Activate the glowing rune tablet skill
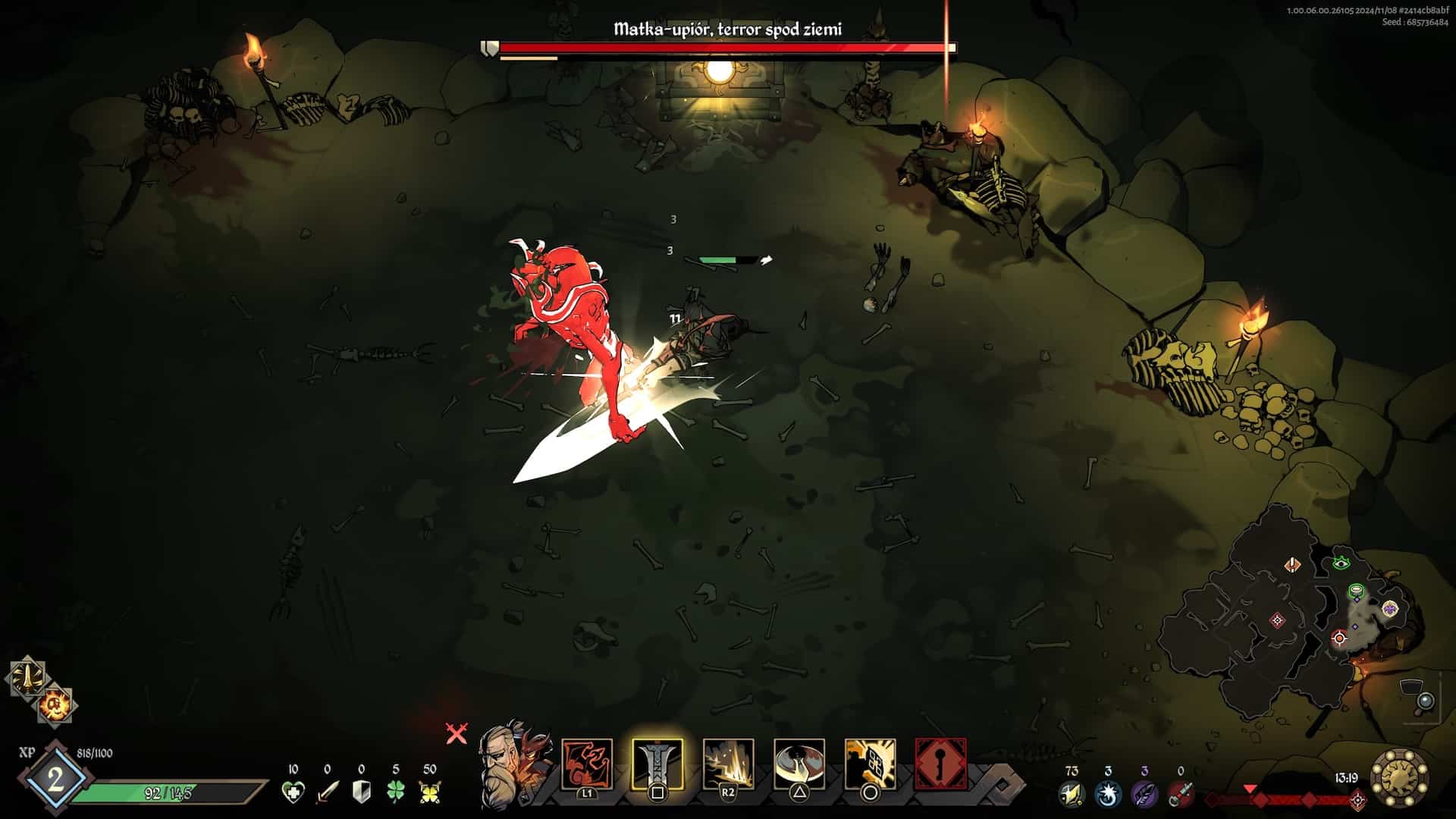The height and width of the screenshot is (819, 1456). [870, 764]
